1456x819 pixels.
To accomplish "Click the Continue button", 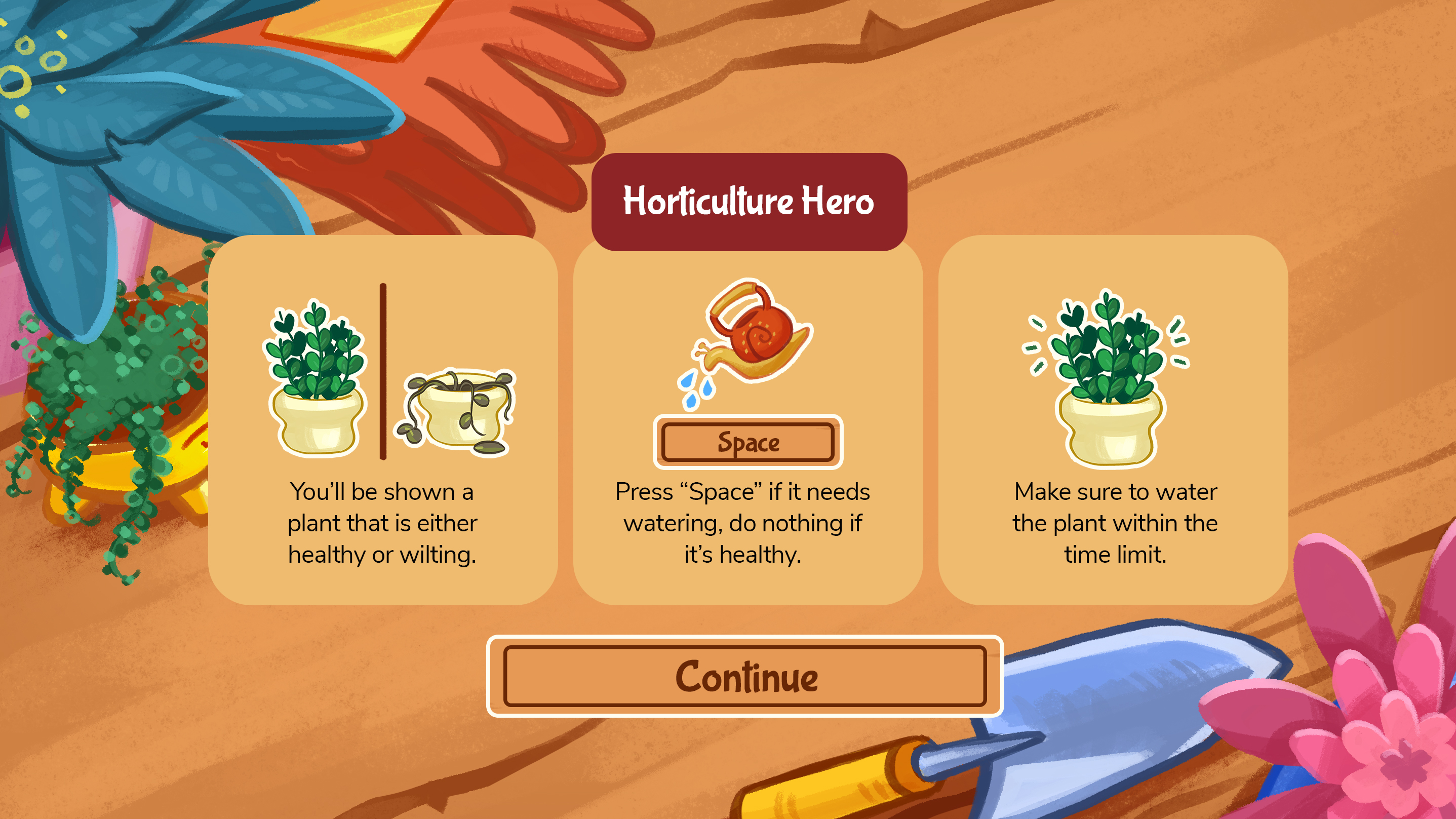I will tap(744, 676).
